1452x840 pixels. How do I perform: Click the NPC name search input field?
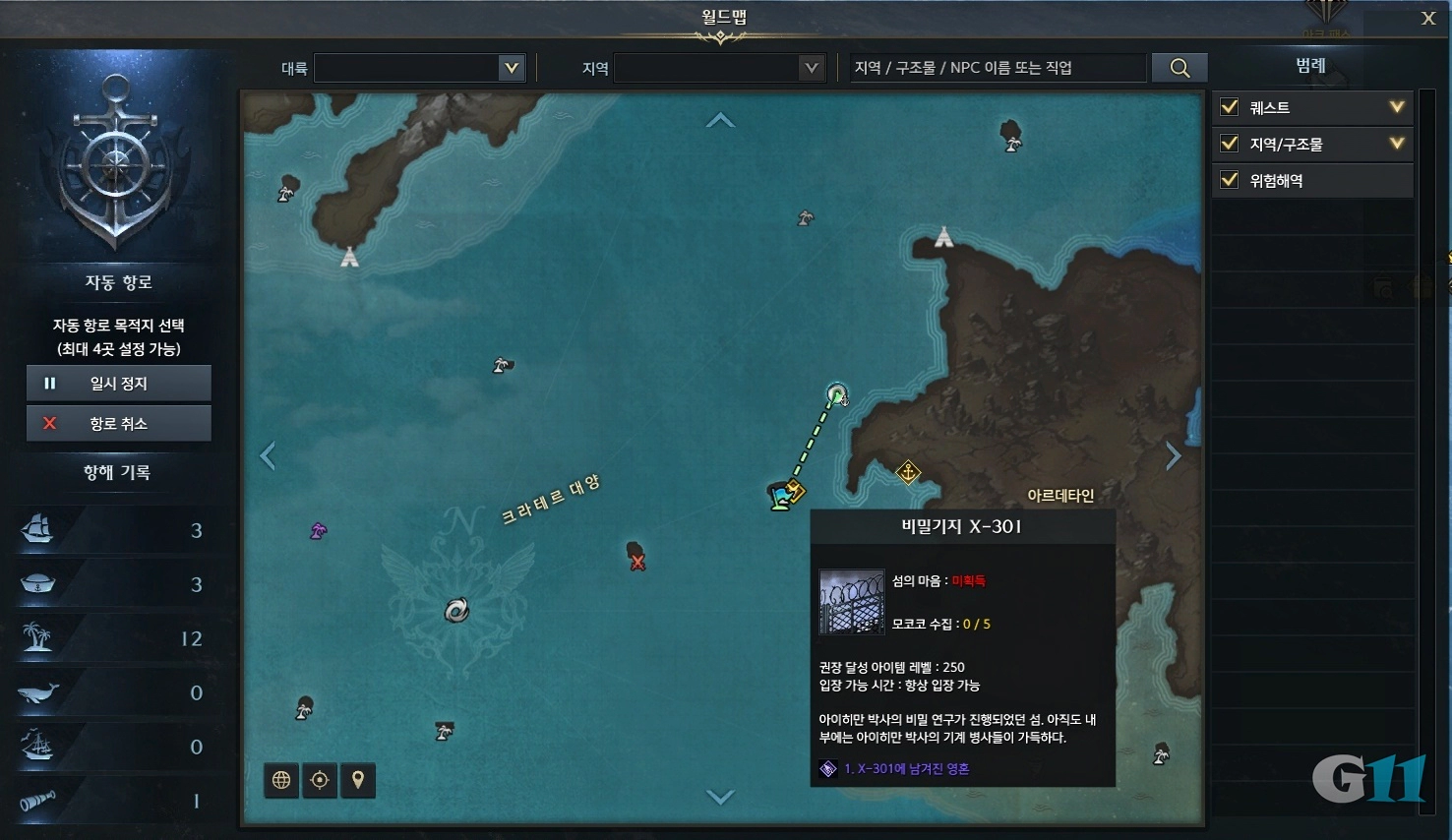(994, 67)
